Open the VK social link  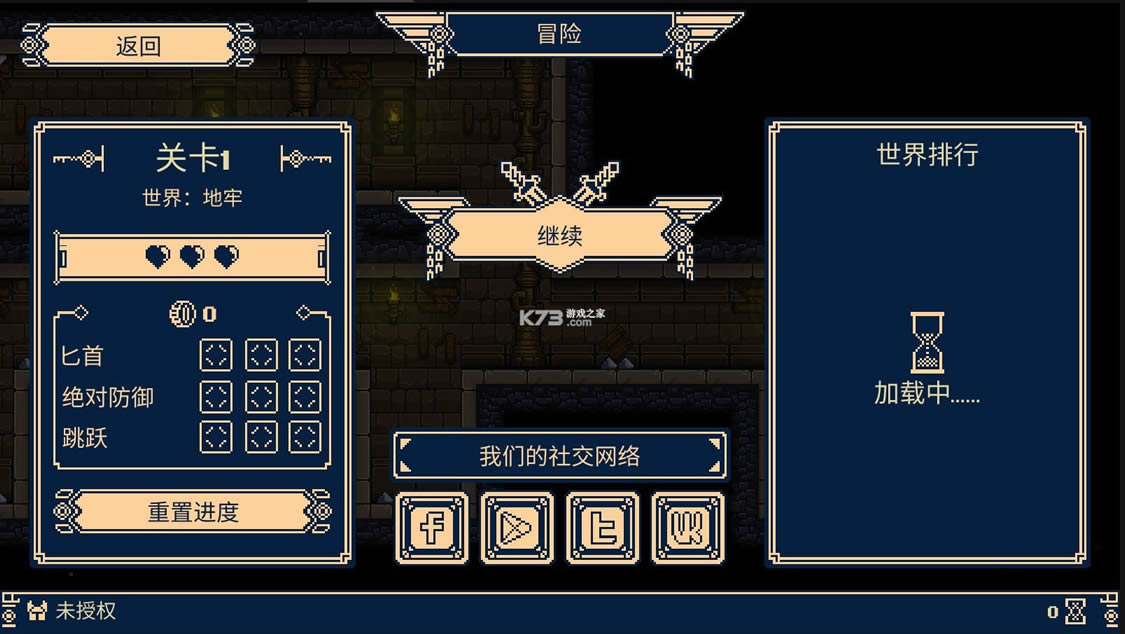tap(688, 527)
